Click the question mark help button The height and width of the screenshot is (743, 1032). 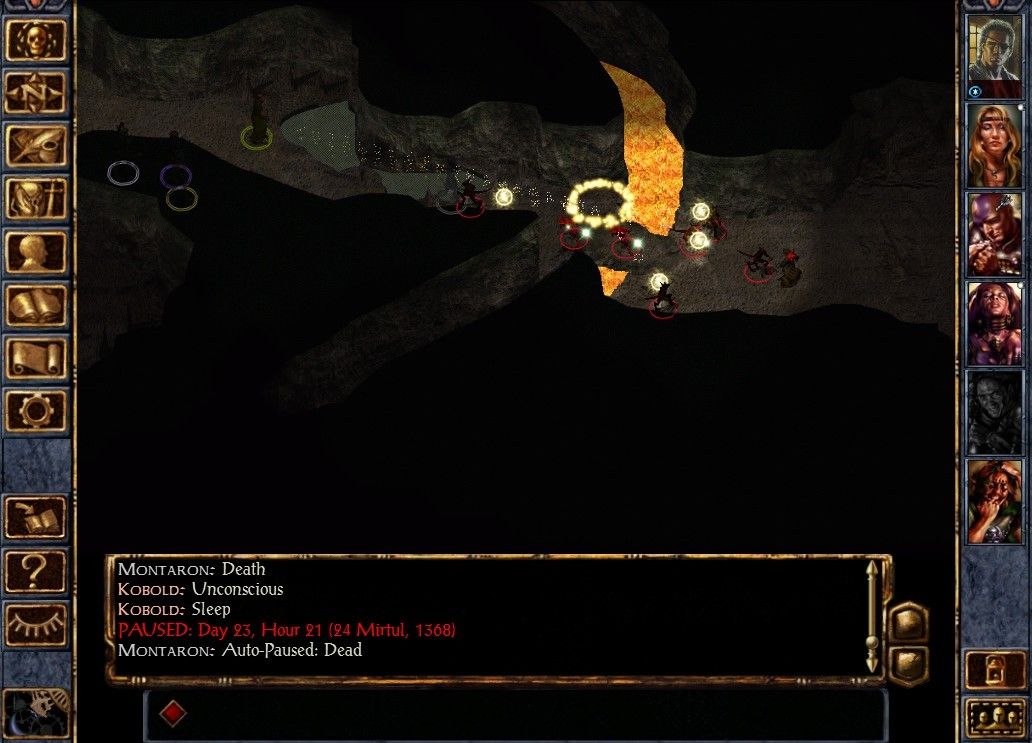click(x=37, y=570)
